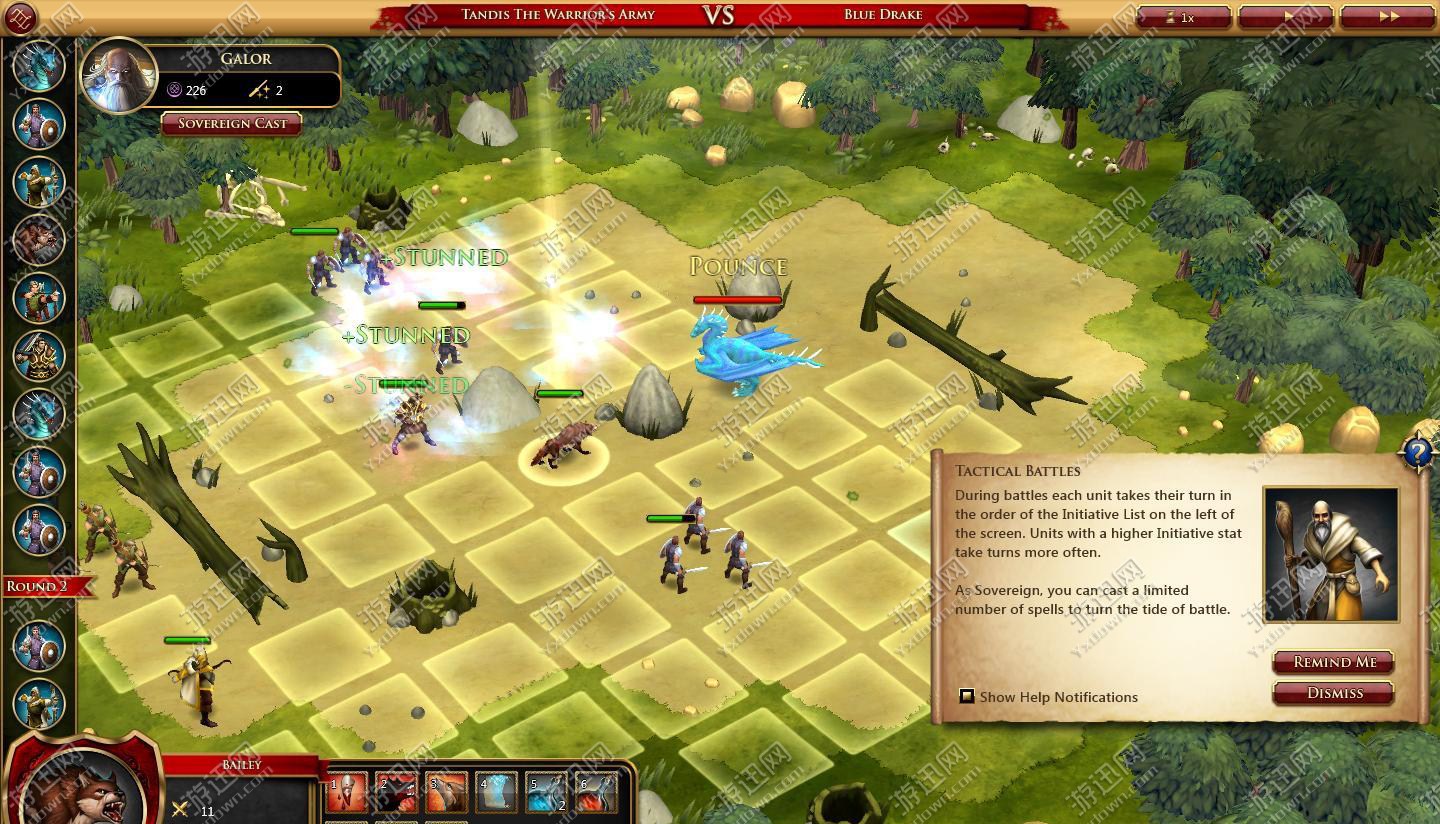Select Galor's sovereign portrait

pyautogui.click(x=119, y=76)
